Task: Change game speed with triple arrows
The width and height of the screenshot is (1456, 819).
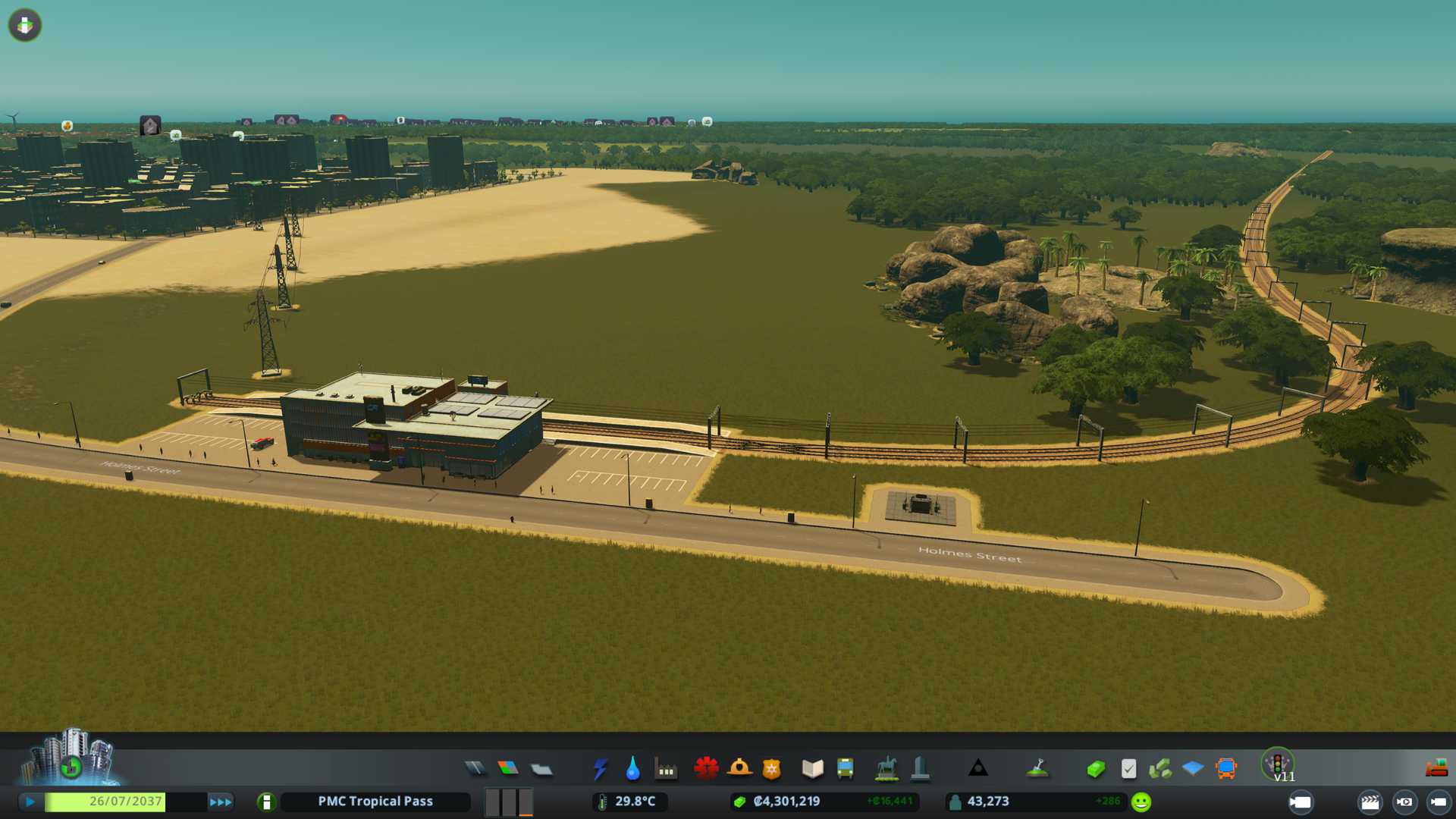Action: 221,802
